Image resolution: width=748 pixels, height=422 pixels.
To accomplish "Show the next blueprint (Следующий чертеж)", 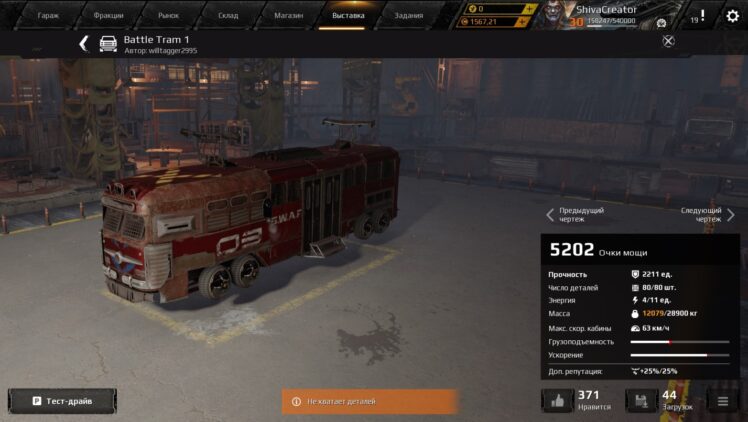I will click(x=707, y=214).
